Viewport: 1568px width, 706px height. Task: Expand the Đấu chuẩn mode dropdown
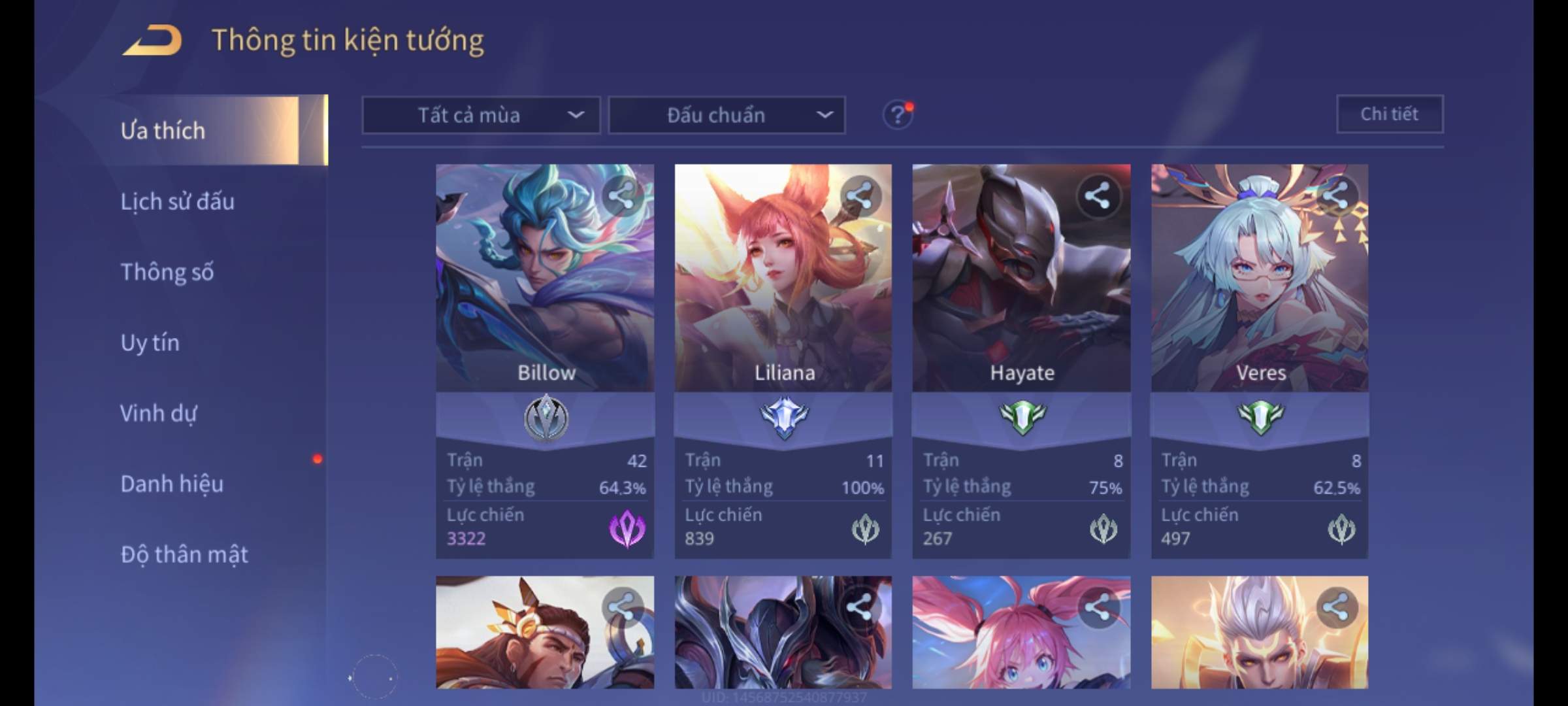[x=727, y=116]
